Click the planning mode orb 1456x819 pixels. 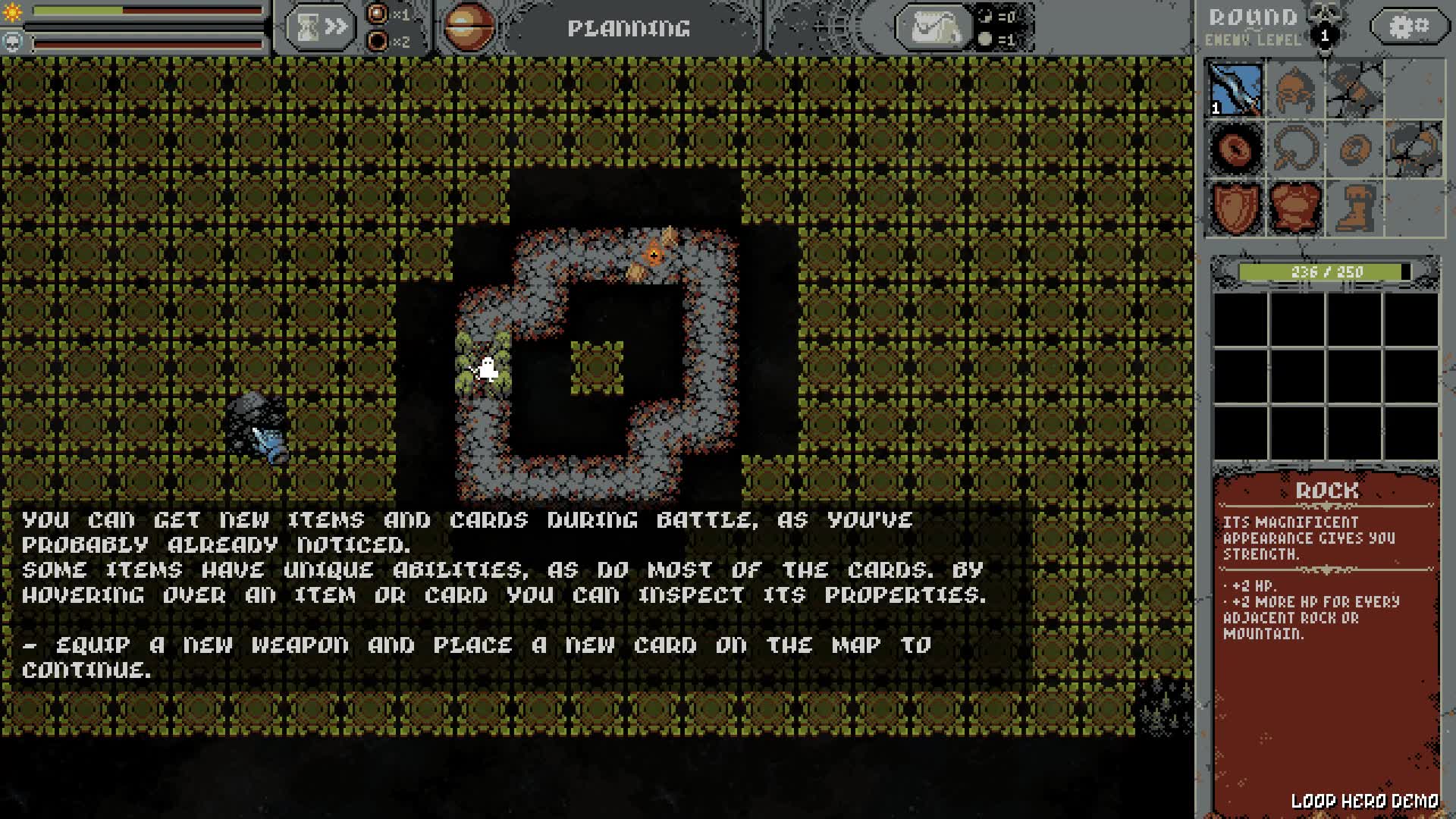coord(469,28)
